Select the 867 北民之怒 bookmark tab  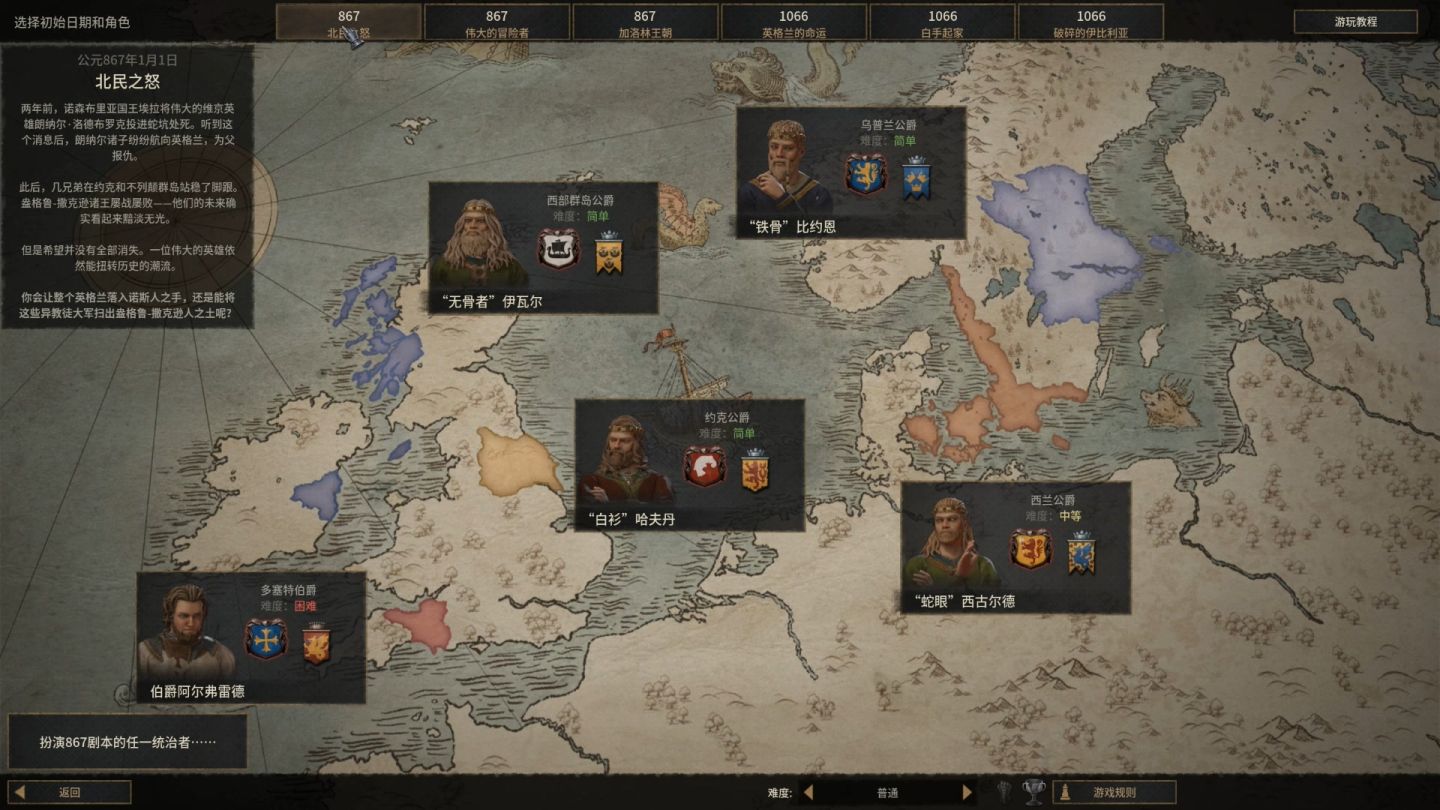[348, 23]
